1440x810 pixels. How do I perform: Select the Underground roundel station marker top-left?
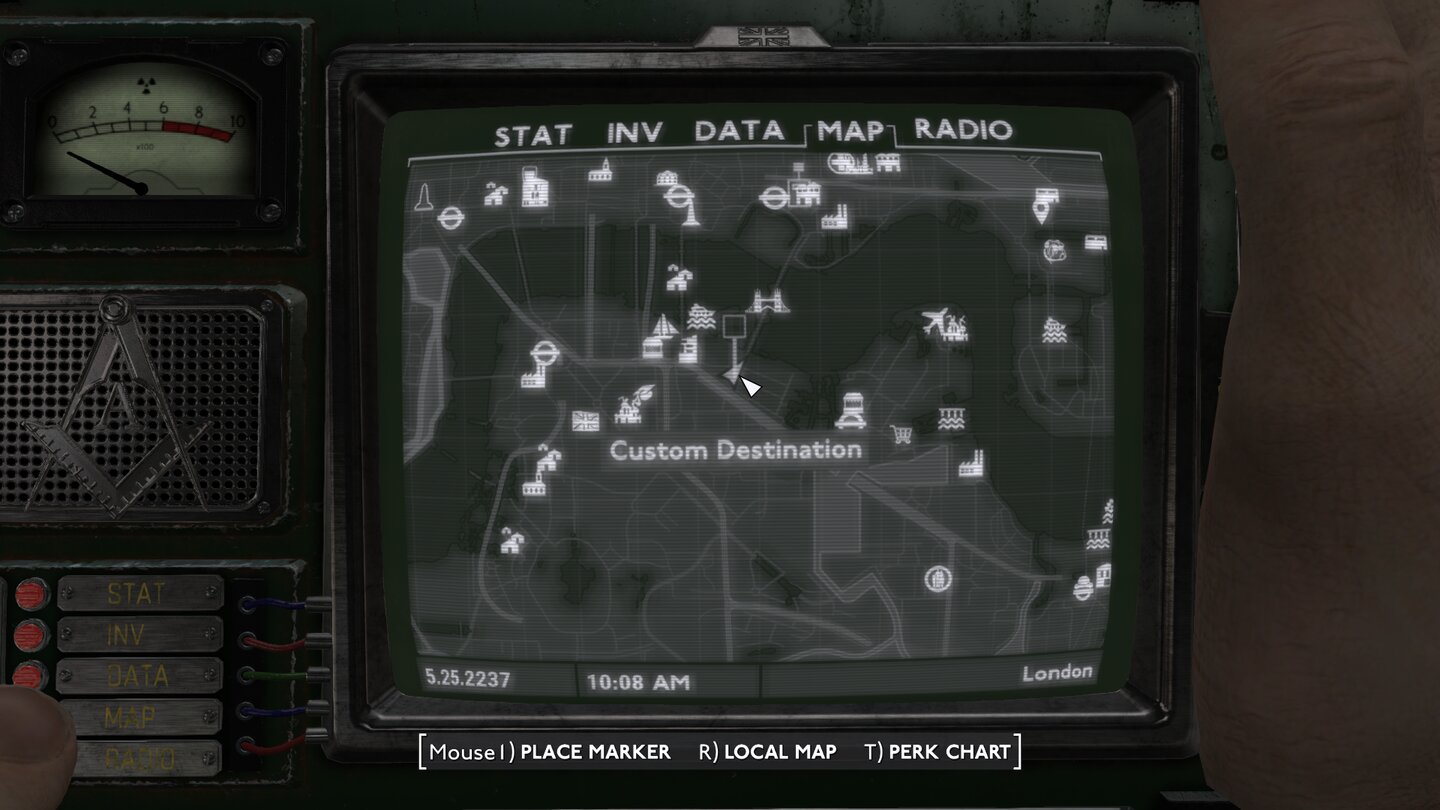(x=449, y=216)
